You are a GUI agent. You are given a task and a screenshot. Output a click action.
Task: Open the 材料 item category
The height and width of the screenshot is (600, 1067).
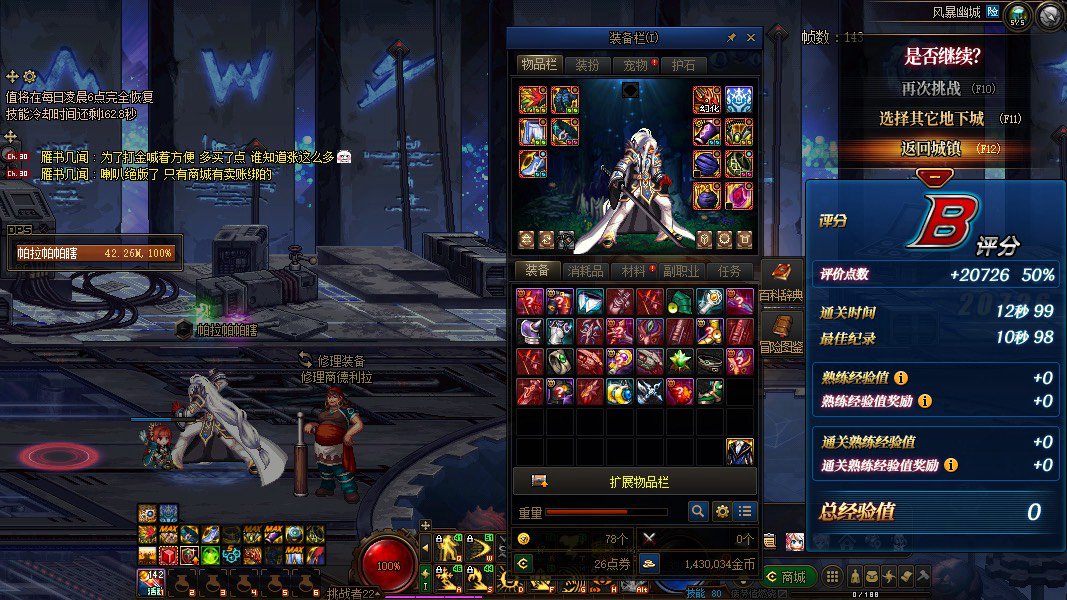[x=634, y=271]
